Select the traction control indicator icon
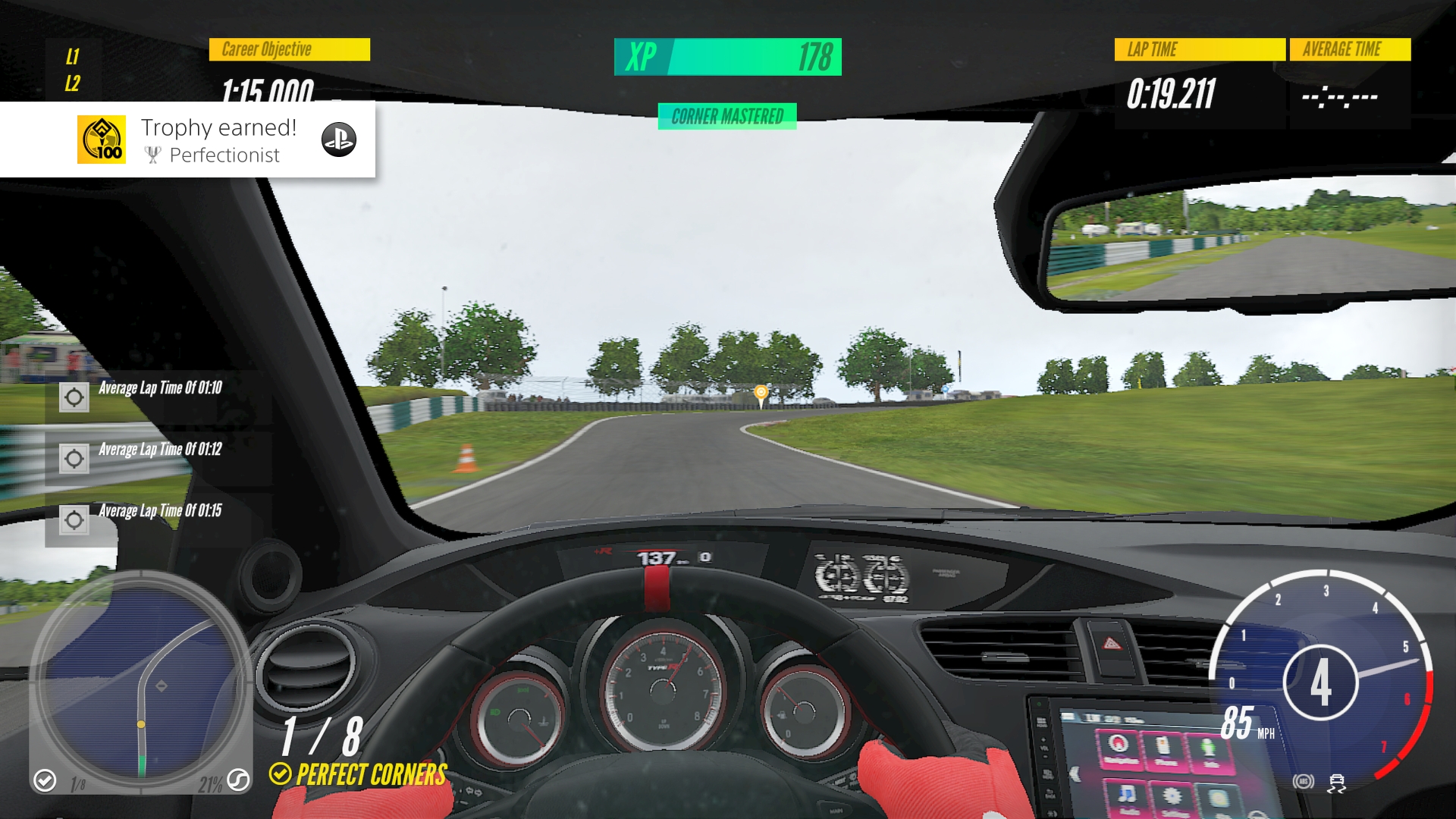The height and width of the screenshot is (819, 1456). coord(1337,783)
